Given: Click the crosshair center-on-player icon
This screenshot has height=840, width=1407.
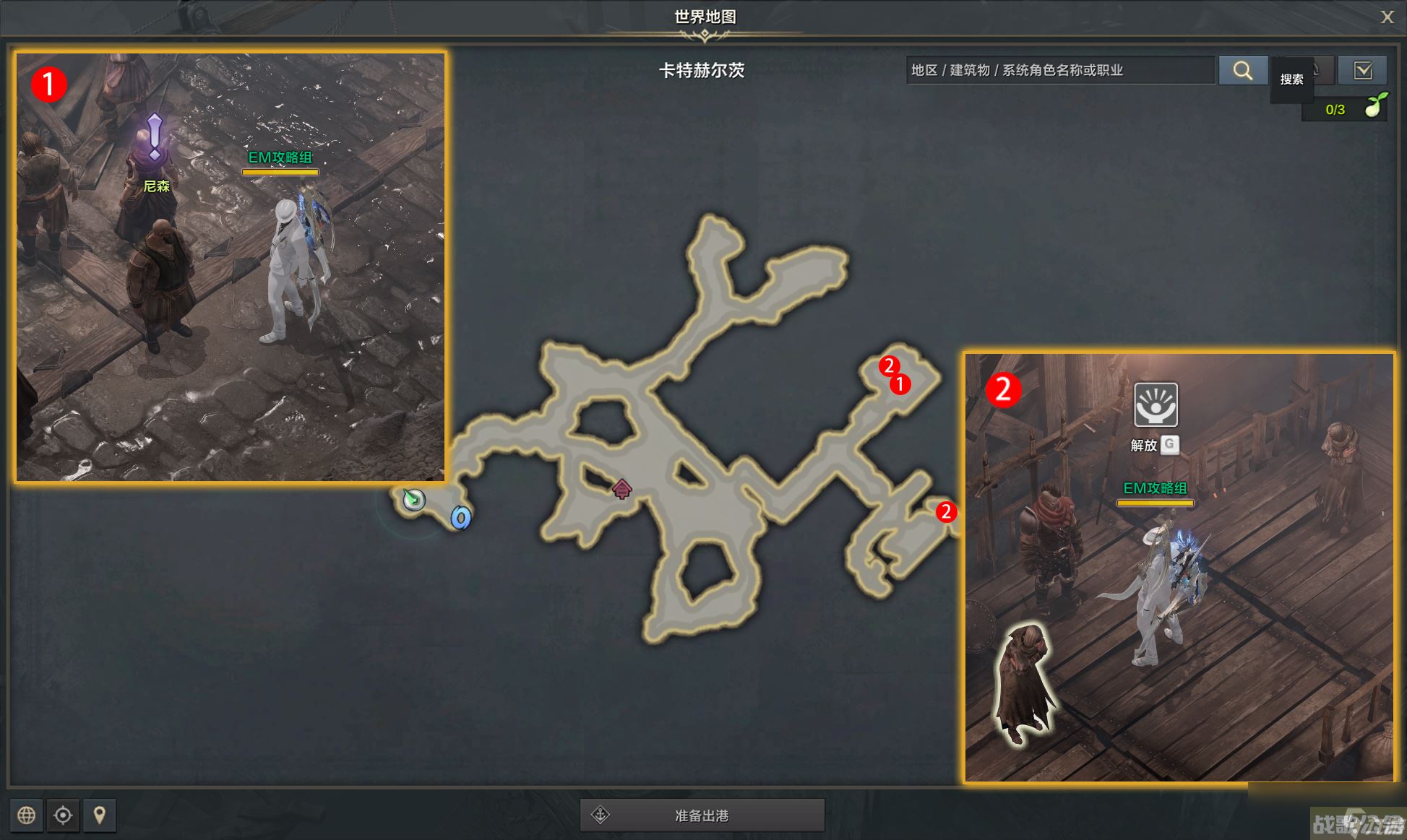Looking at the screenshot, I should [x=64, y=815].
